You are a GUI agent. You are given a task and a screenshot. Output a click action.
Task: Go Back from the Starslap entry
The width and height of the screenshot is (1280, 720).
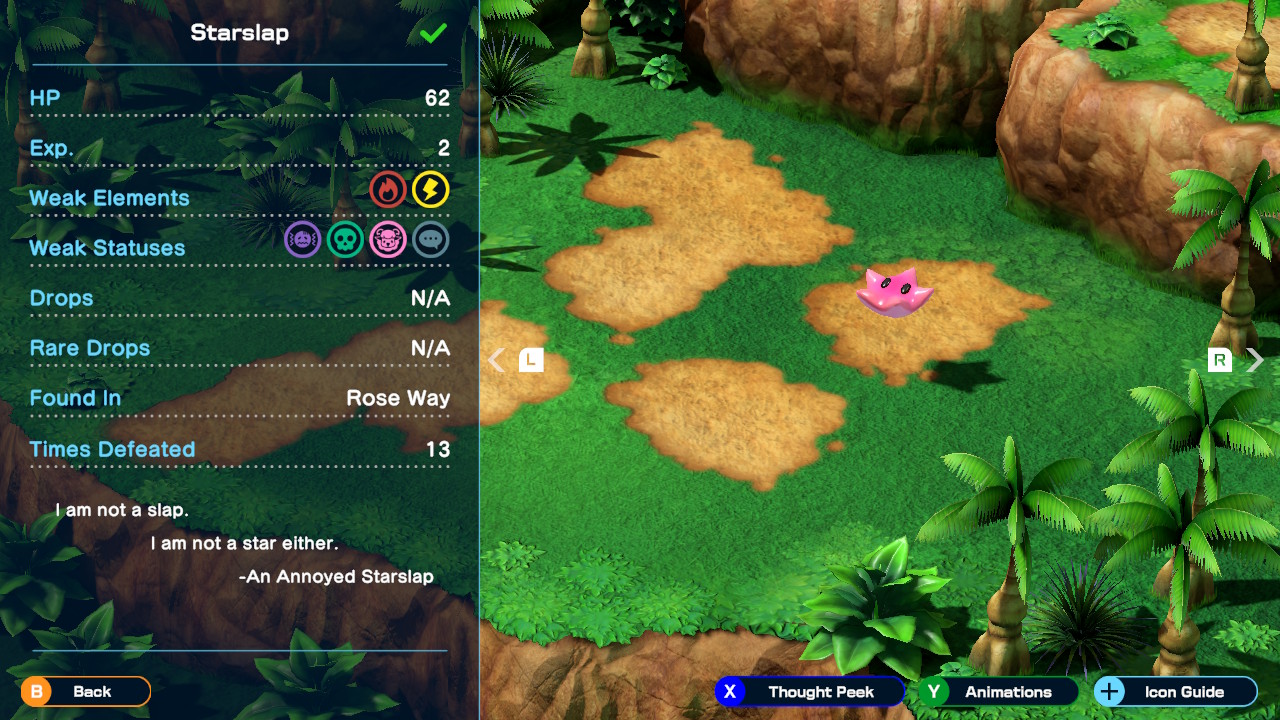click(x=85, y=691)
